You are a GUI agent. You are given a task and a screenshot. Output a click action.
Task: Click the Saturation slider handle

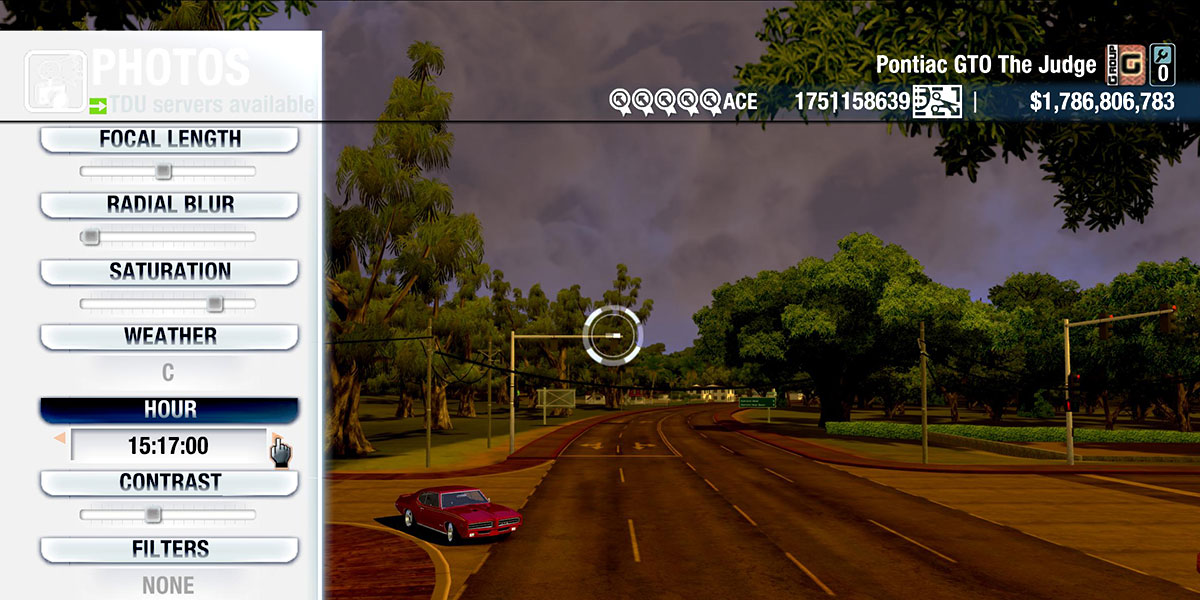(214, 303)
